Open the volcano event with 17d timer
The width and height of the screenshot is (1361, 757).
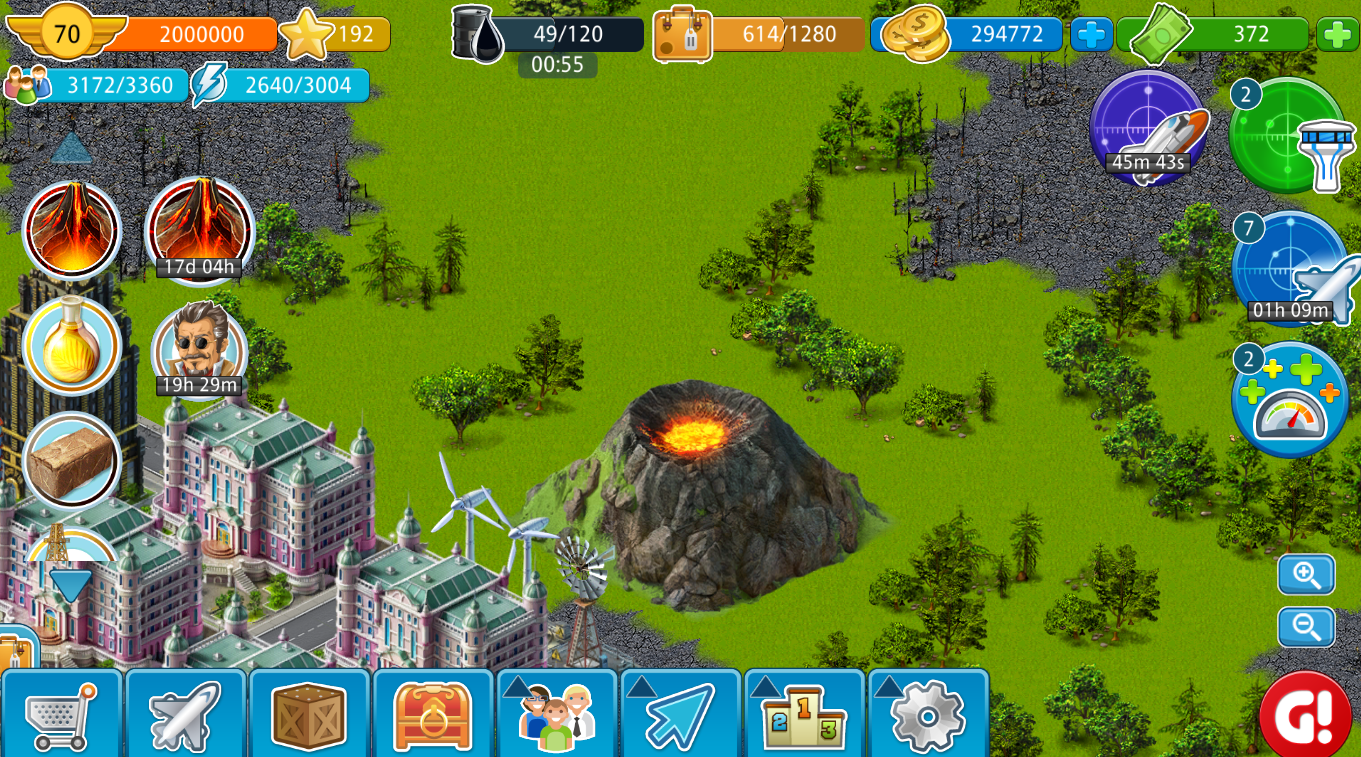pos(200,228)
